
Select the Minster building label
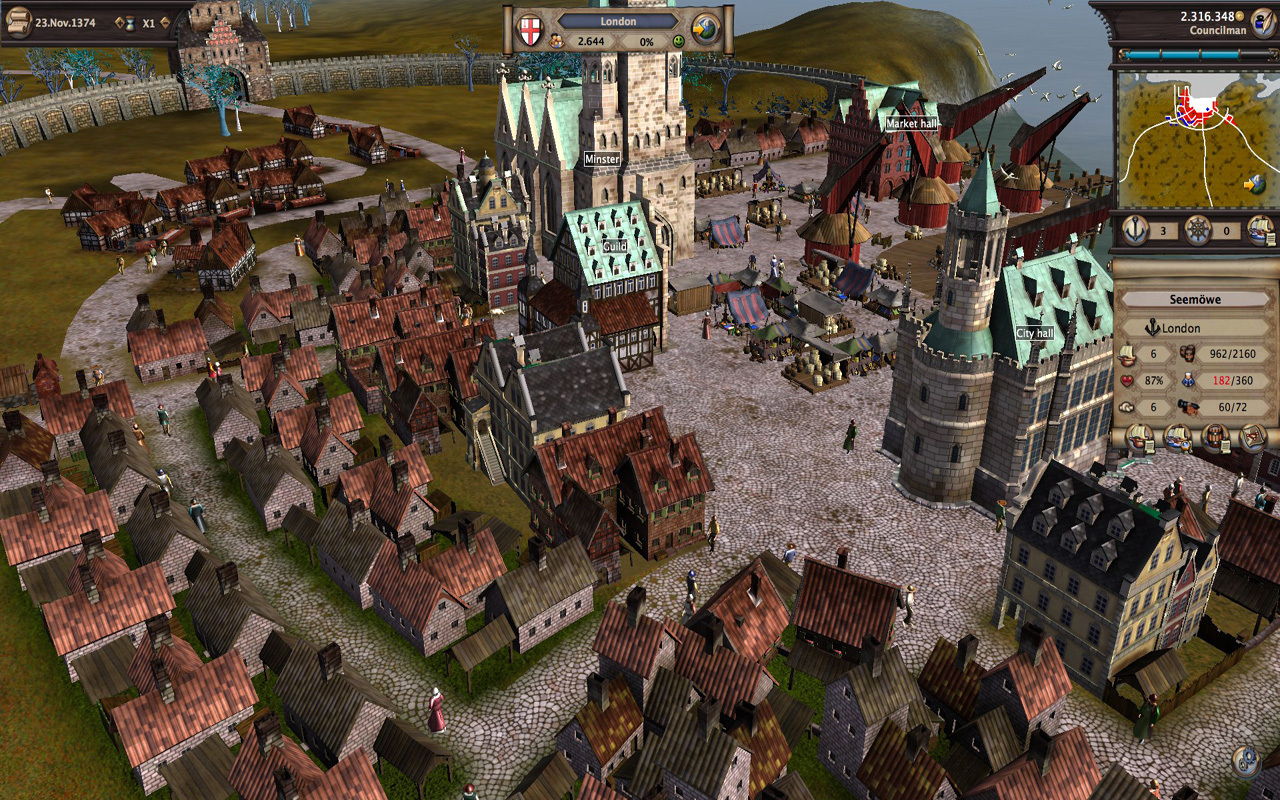point(601,157)
